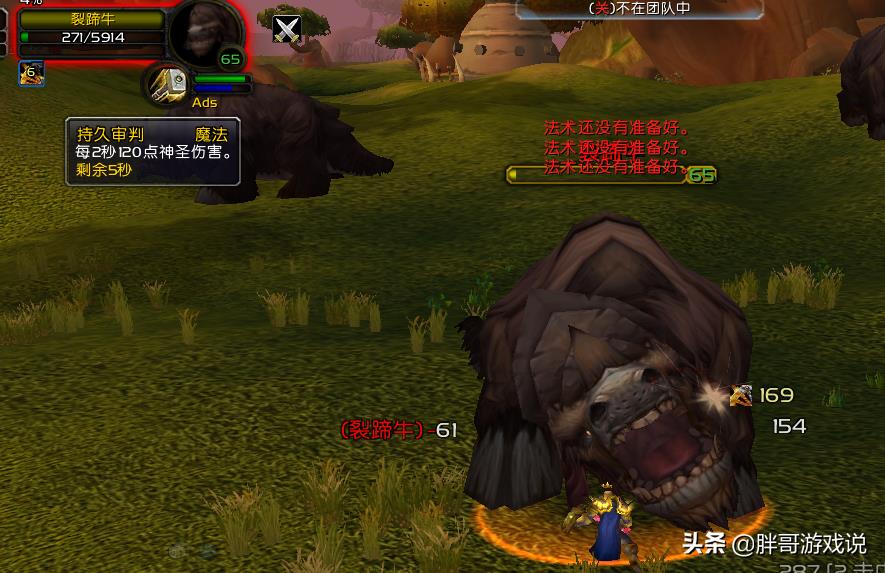885x573 pixels.
Task: Select the 裂蹄牛 target name bar
Action: pos(90,19)
